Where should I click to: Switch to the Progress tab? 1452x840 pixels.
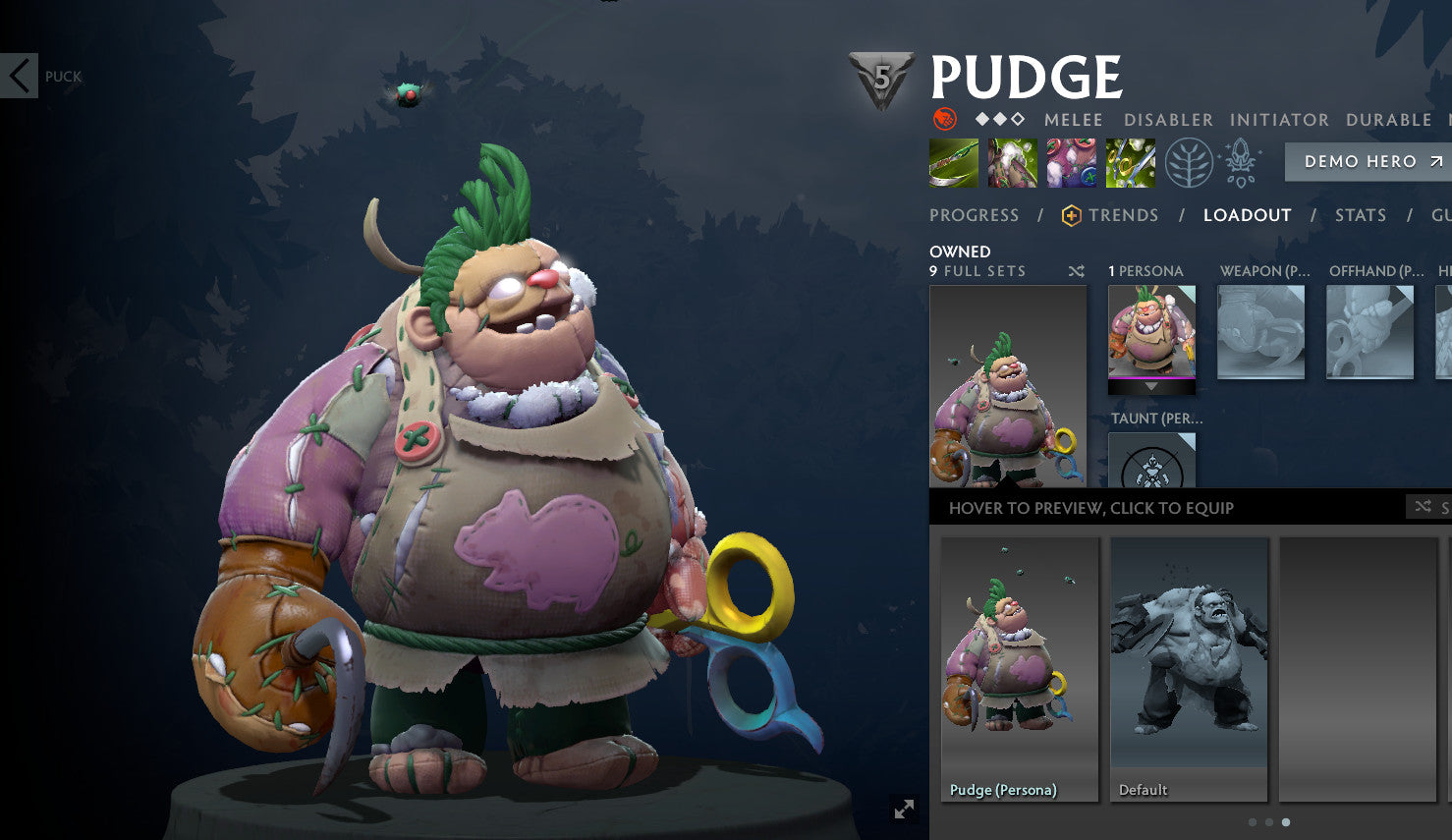974,215
